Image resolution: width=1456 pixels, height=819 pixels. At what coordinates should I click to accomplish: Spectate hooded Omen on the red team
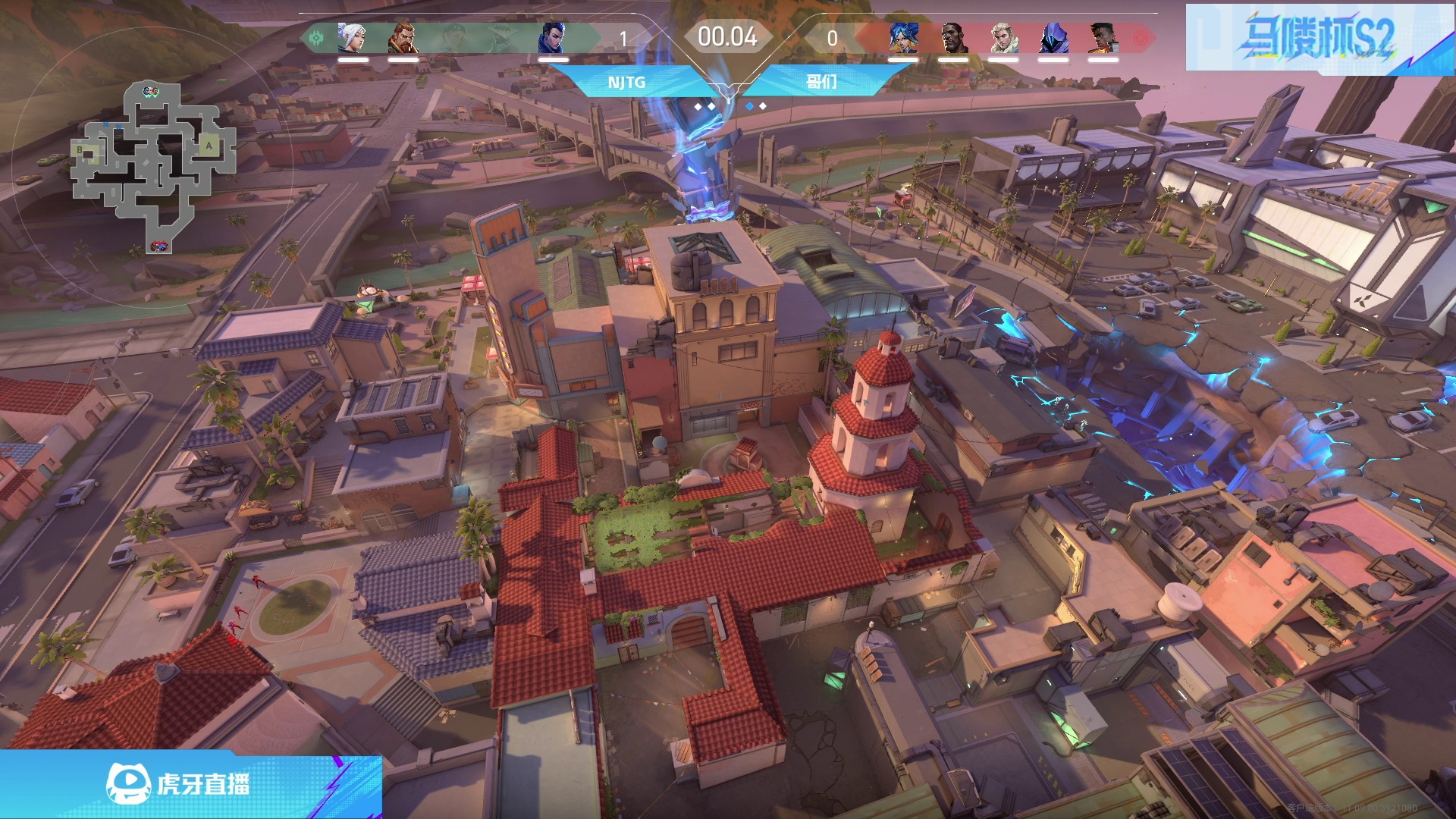click(x=1053, y=38)
